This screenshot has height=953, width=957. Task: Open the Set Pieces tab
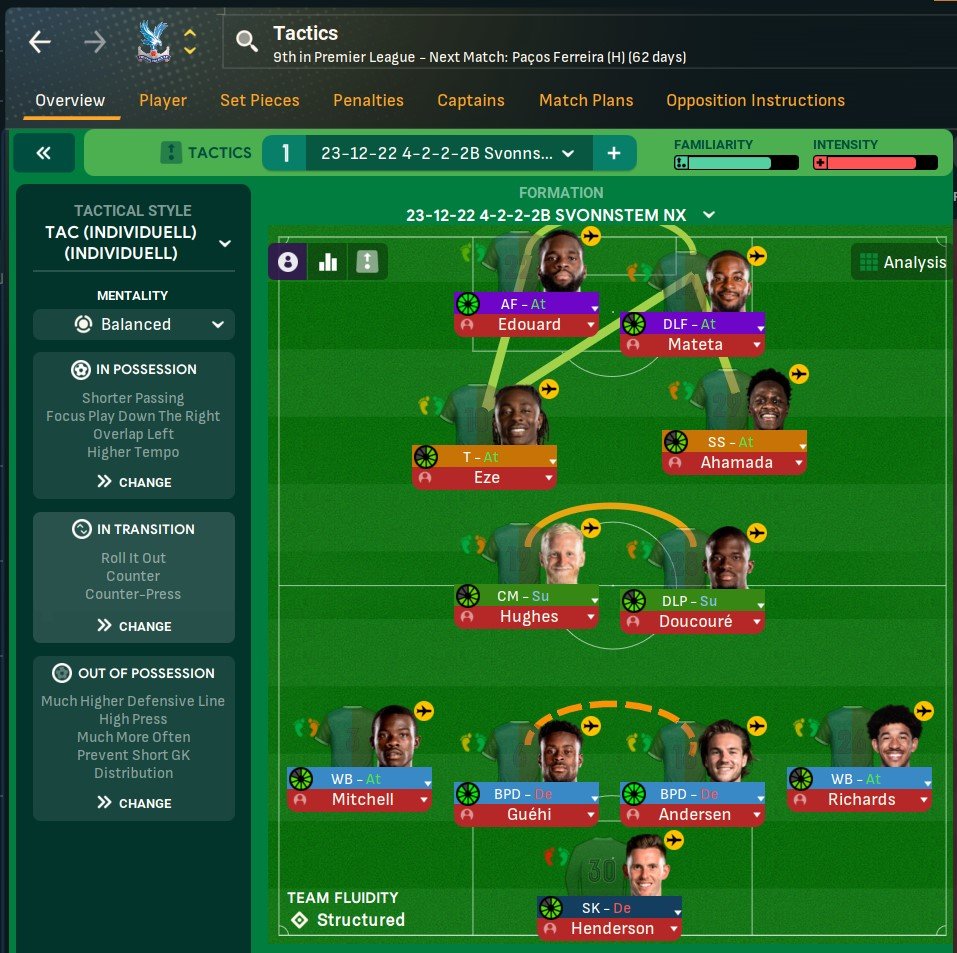click(x=260, y=100)
